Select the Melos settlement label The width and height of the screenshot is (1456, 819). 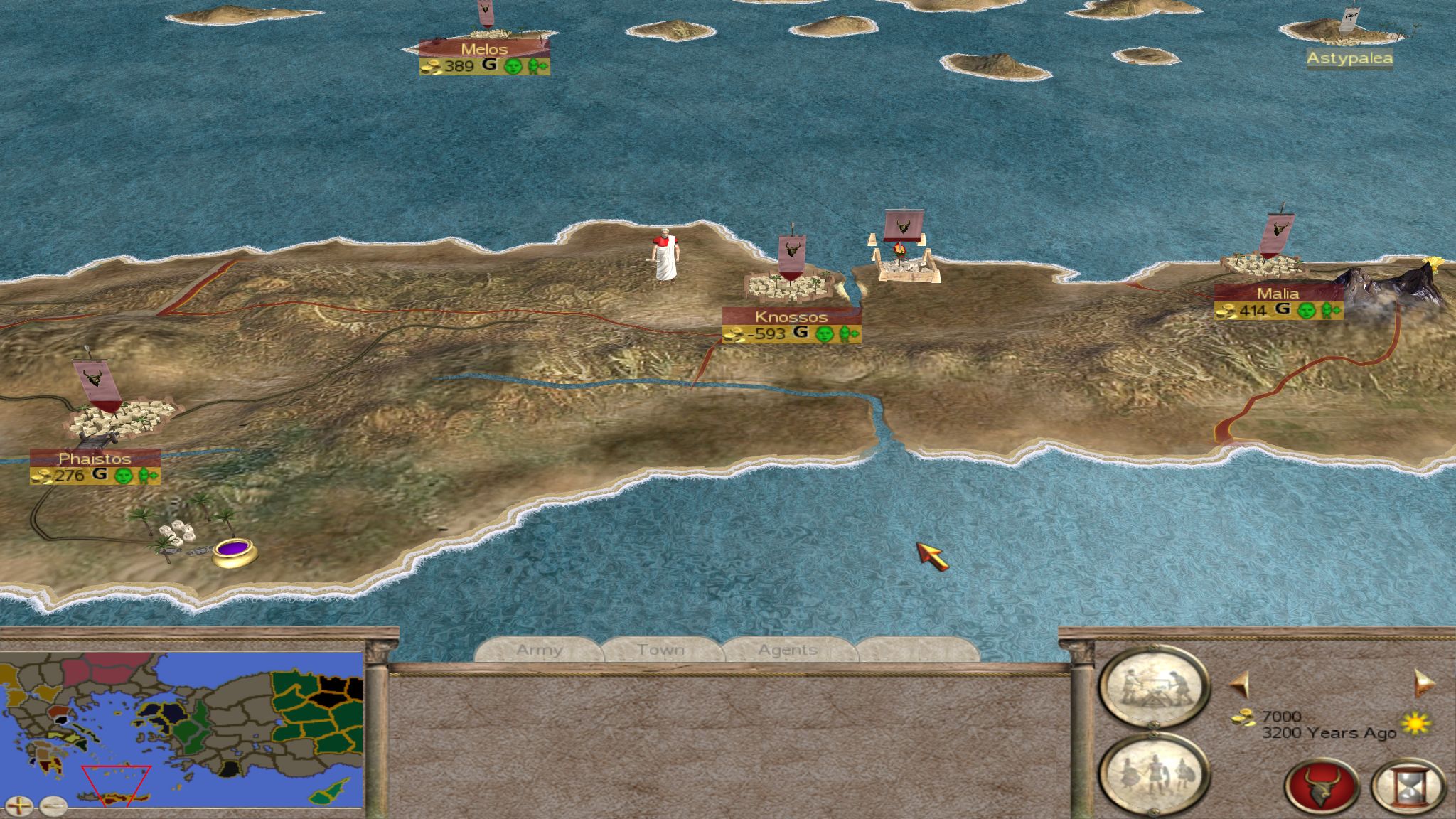[484, 49]
